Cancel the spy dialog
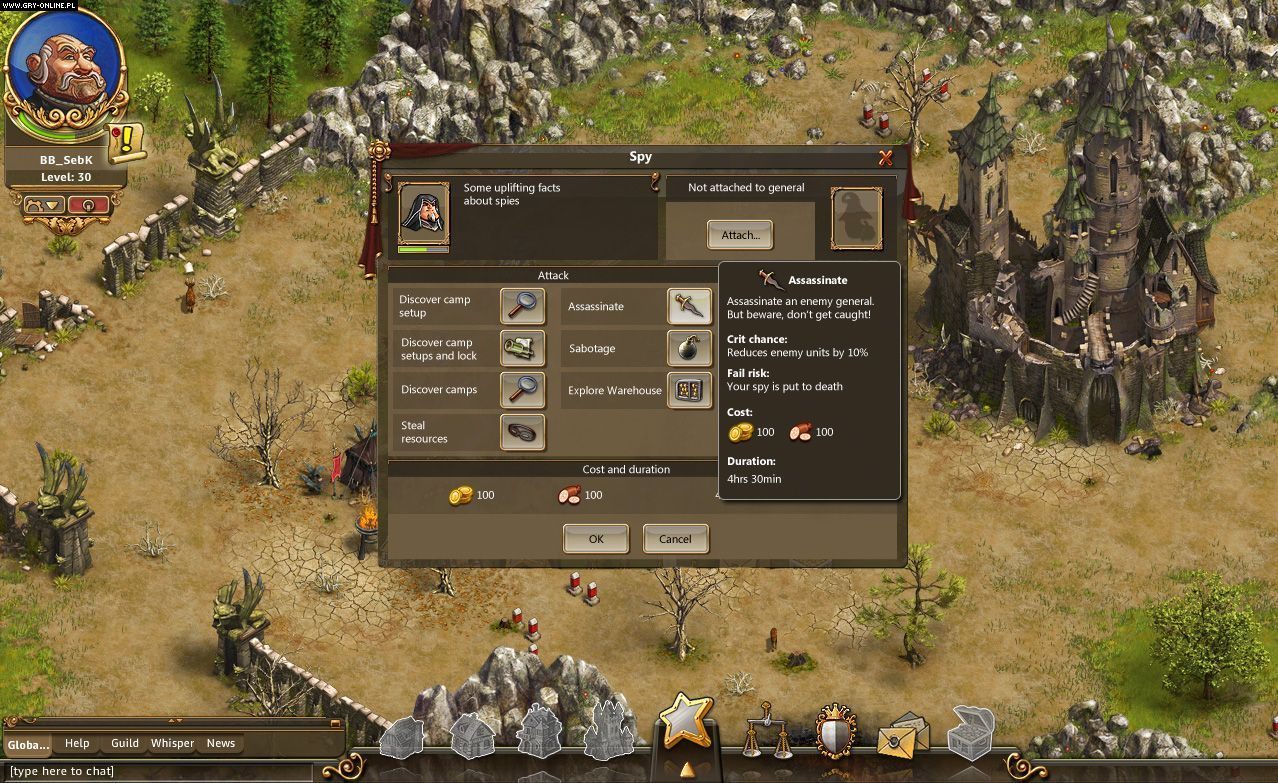The width and height of the screenshot is (1278, 783). pos(675,539)
